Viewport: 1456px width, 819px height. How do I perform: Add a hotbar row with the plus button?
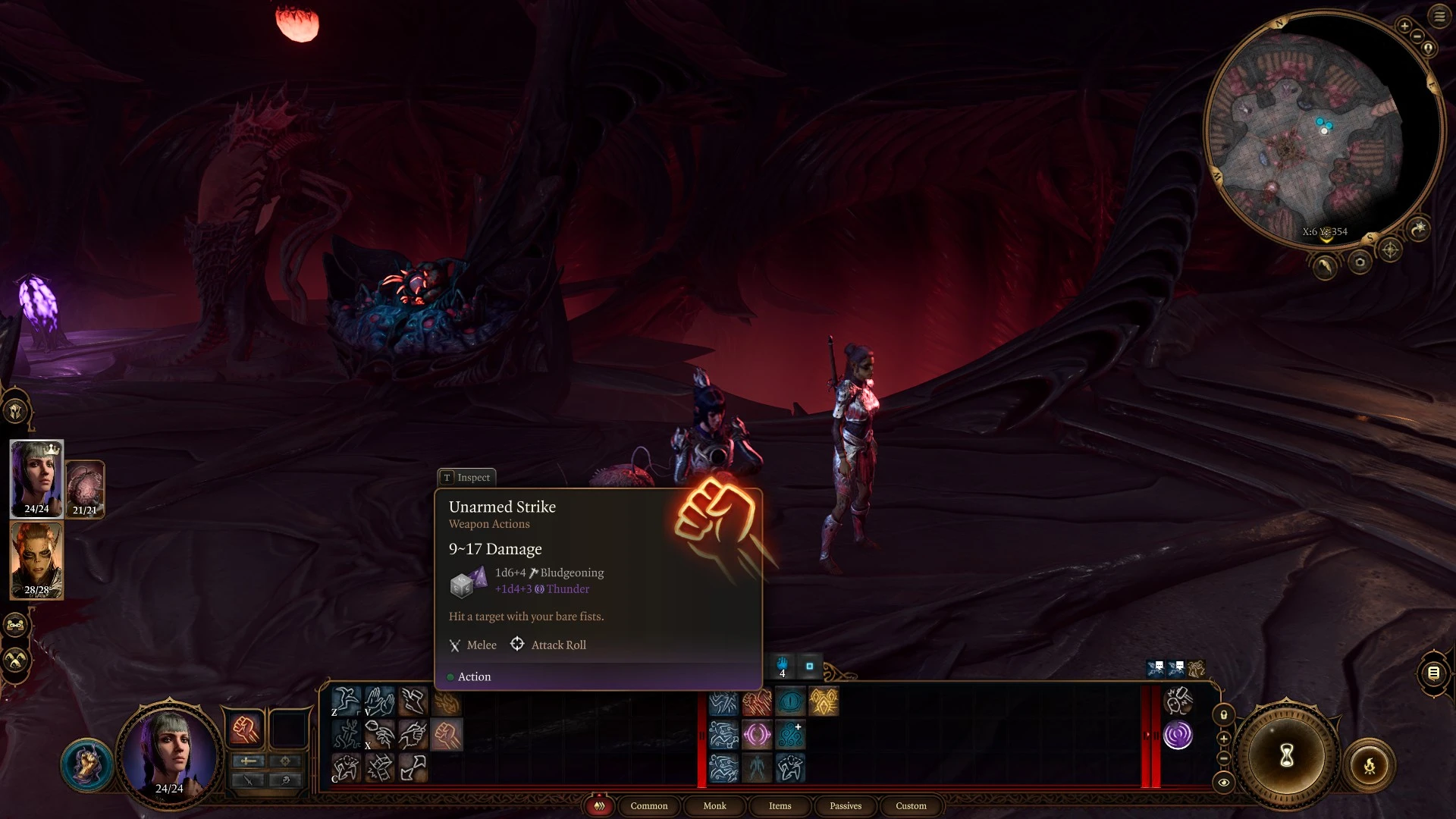(1223, 738)
